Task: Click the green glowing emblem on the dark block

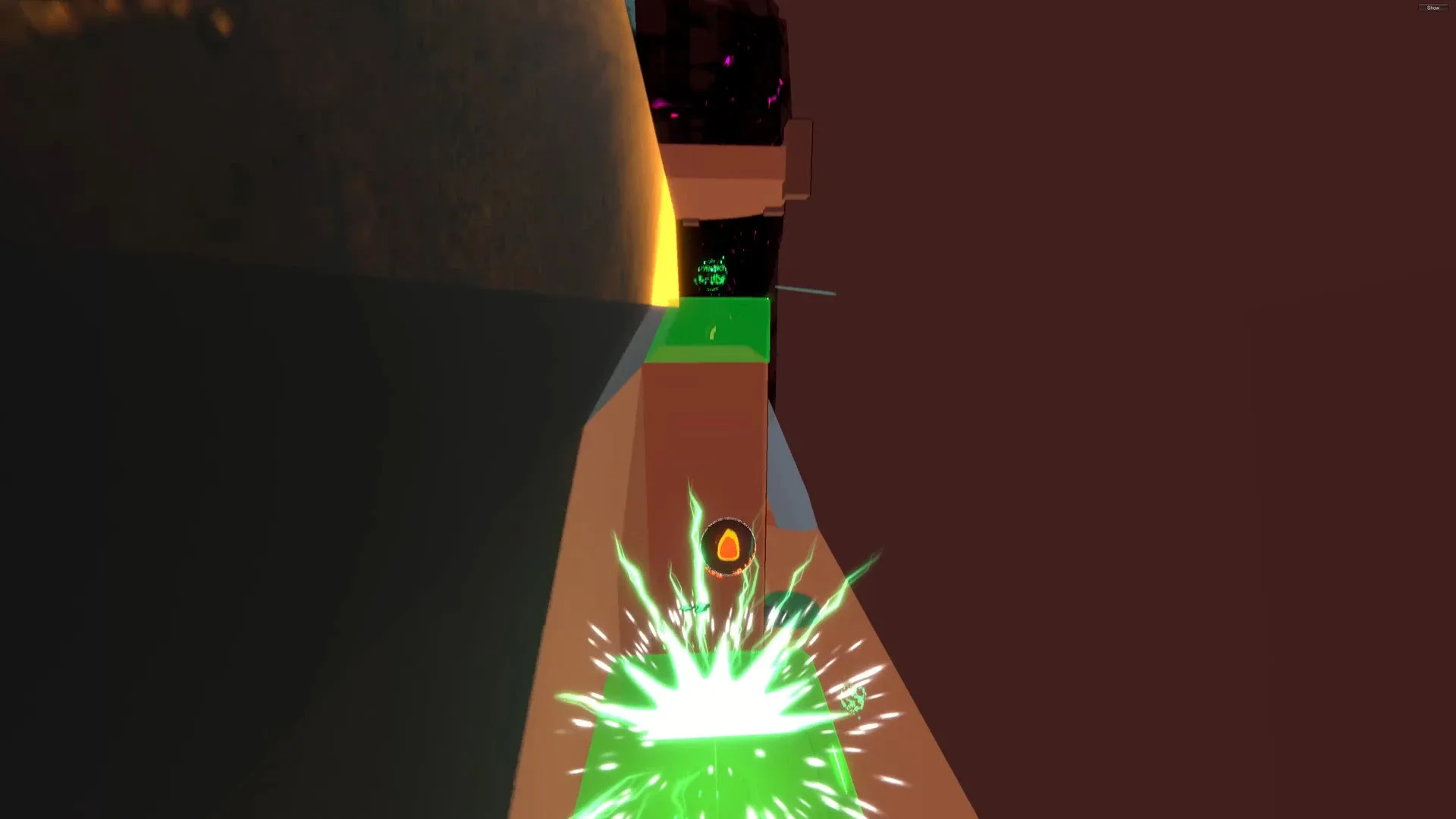Action: [711, 273]
